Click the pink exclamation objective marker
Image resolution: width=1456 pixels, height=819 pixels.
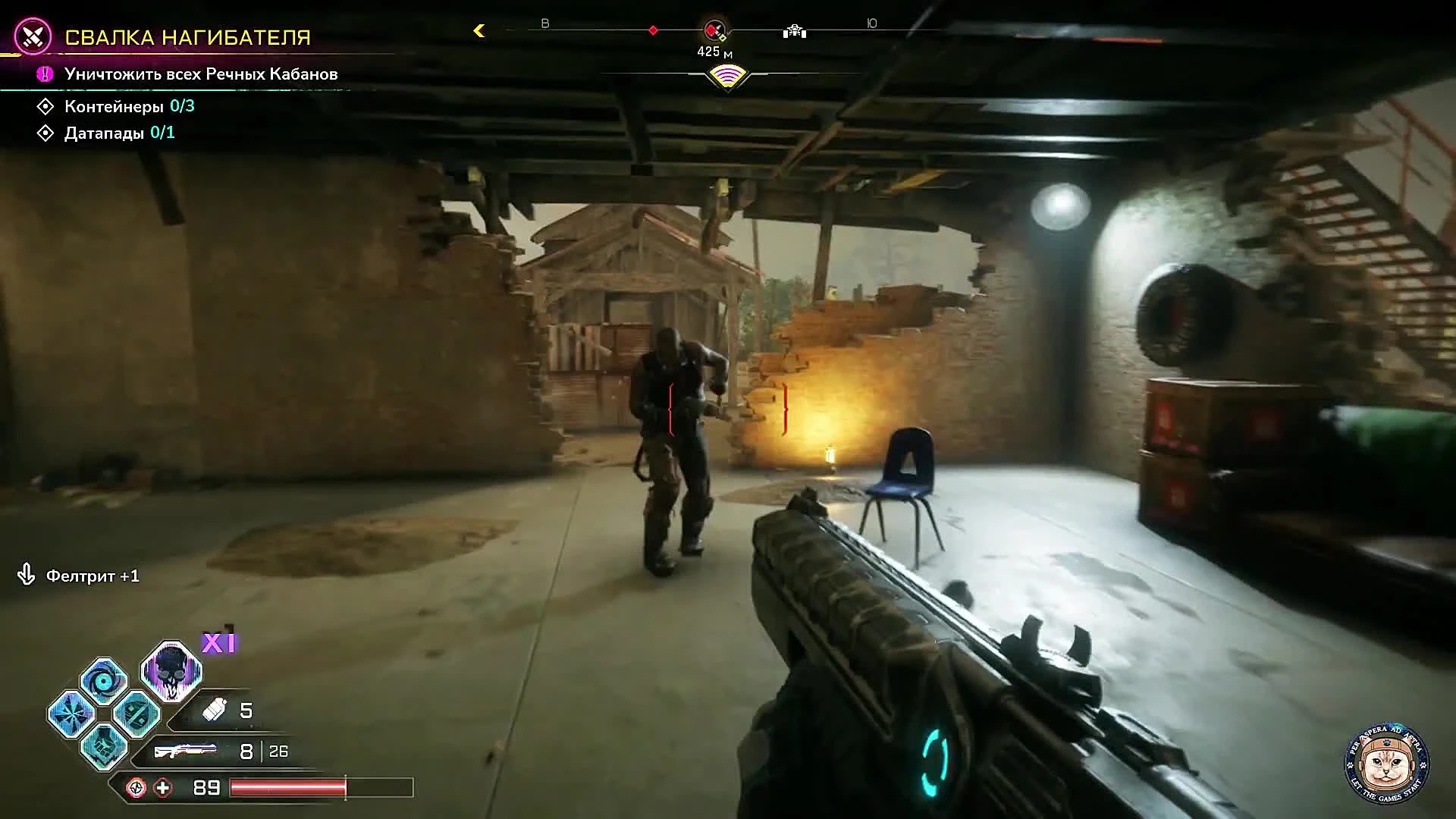44,74
